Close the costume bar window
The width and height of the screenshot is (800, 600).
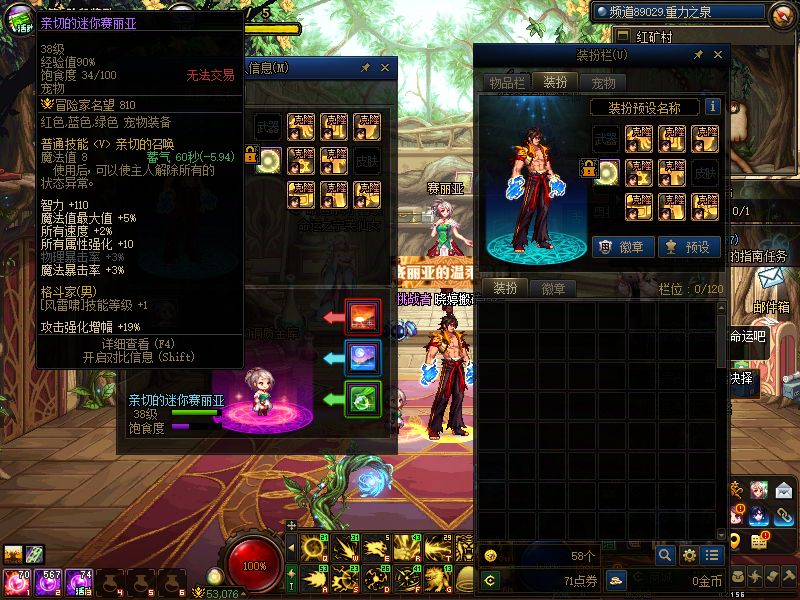click(x=716, y=55)
